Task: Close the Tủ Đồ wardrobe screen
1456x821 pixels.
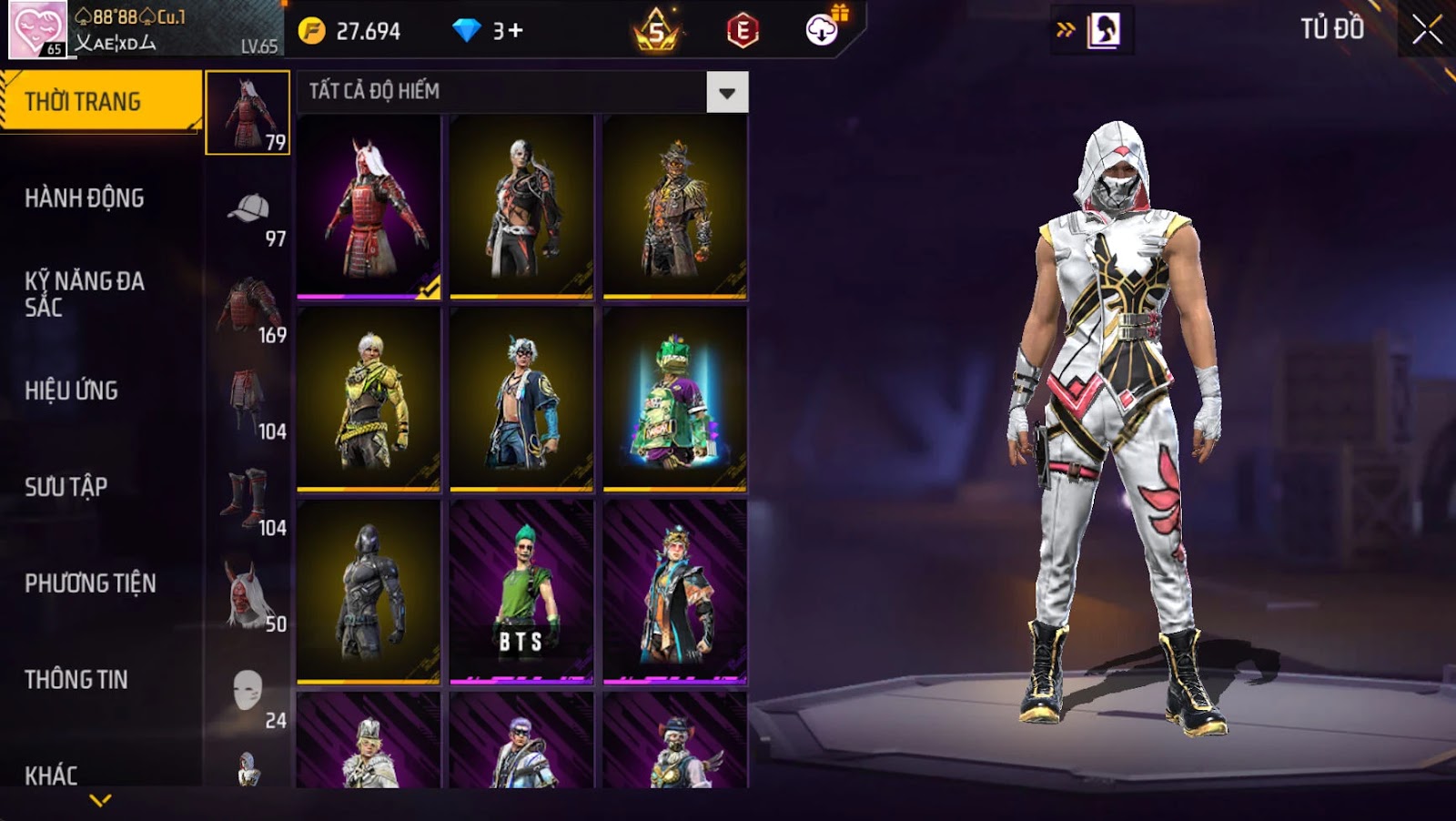Action: click(x=1426, y=30)
